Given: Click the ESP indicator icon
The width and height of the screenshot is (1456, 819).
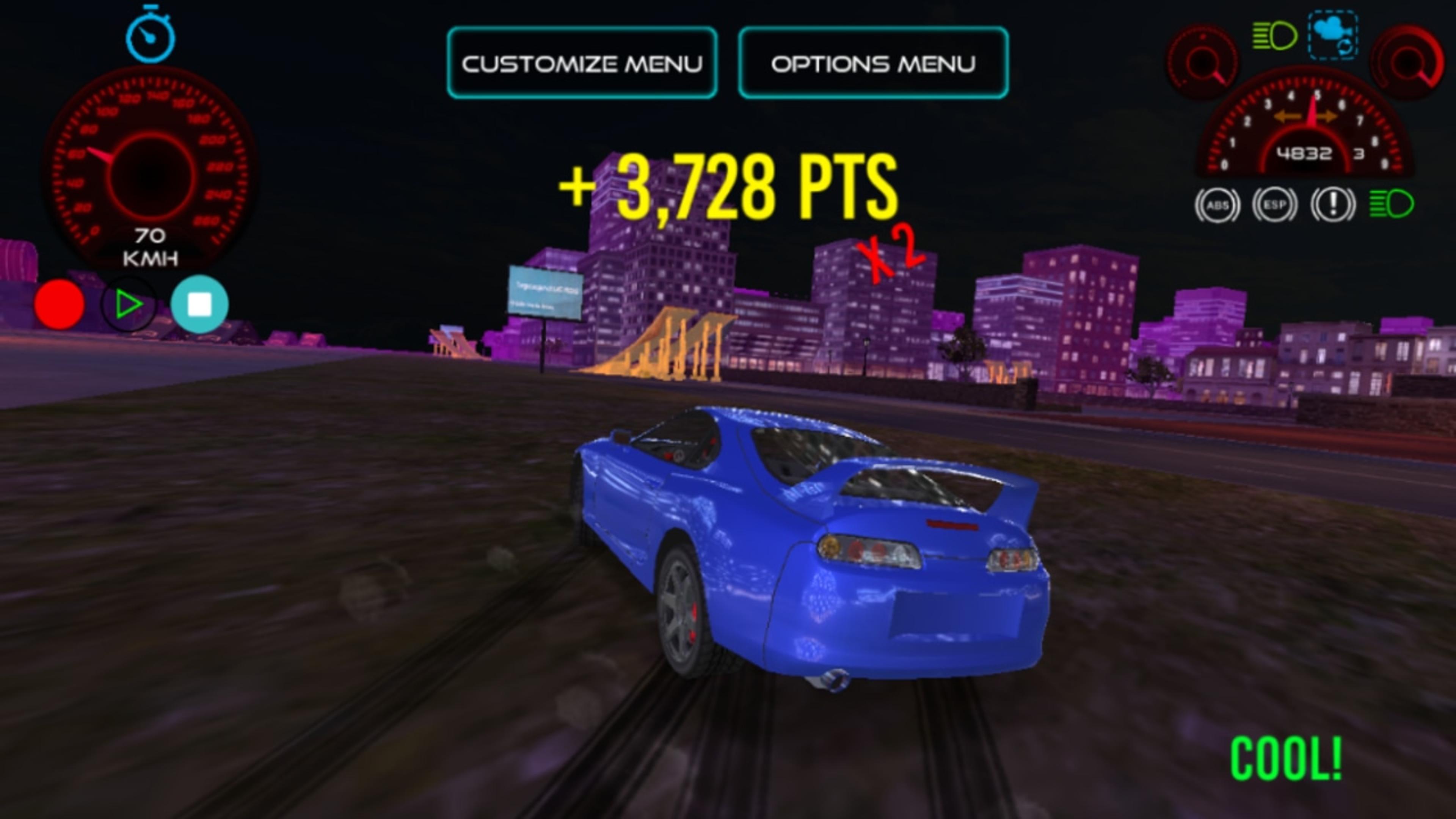Looking at the screenshot, I should pos(1274,206).
